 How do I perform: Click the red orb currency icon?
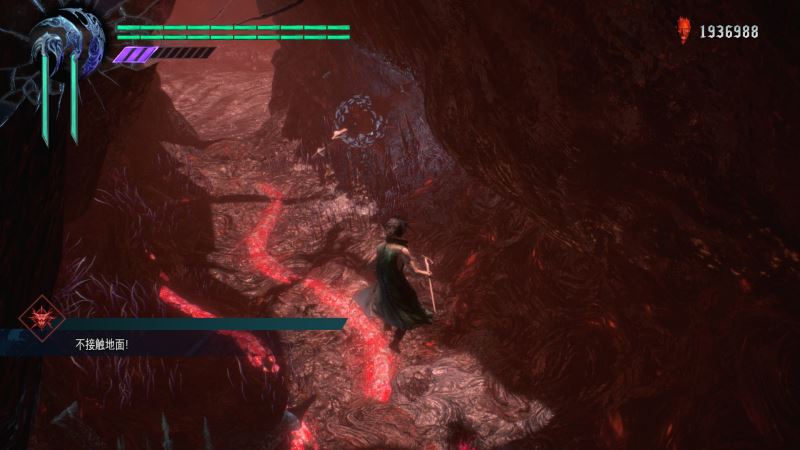pos(685,31)
